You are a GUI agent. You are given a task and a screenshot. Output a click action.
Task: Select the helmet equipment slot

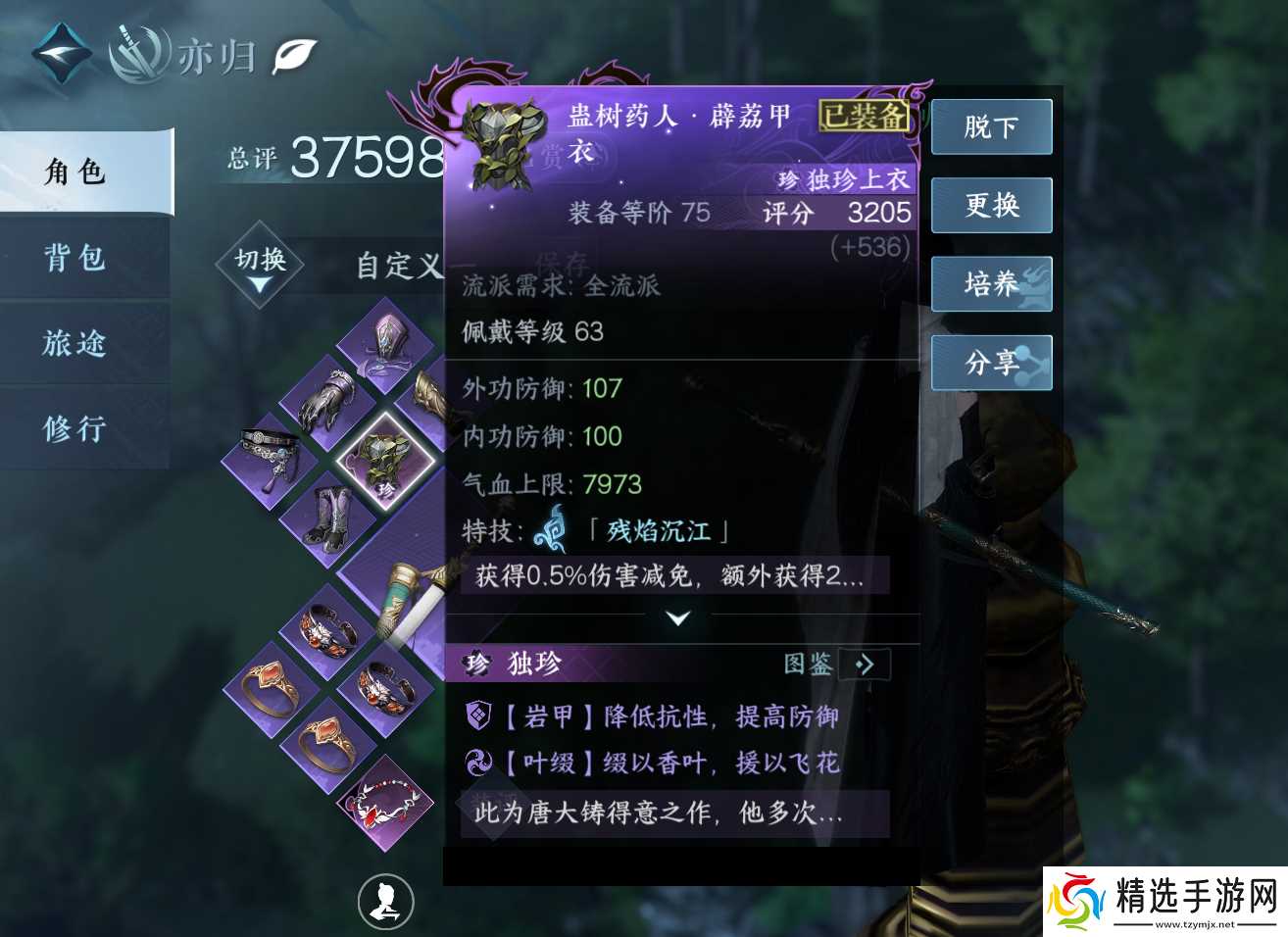382,348
